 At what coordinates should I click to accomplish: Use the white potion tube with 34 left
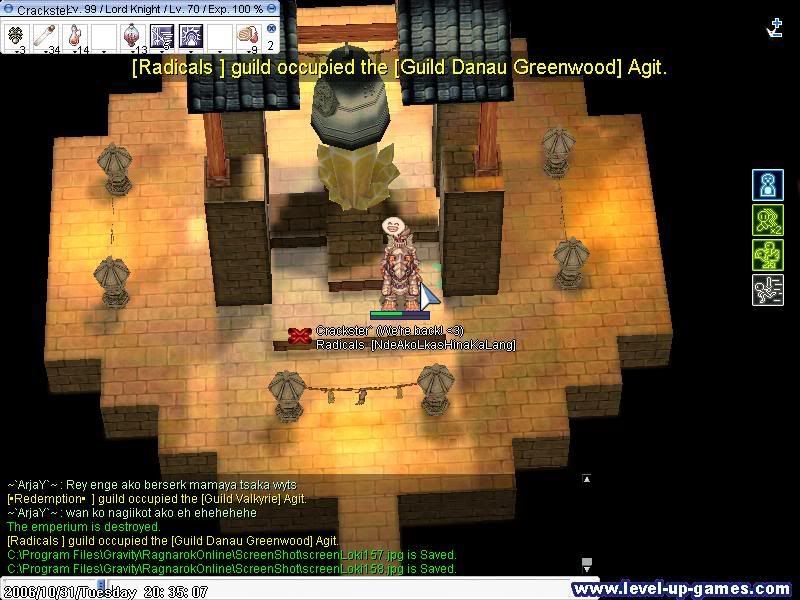[46, 36]
